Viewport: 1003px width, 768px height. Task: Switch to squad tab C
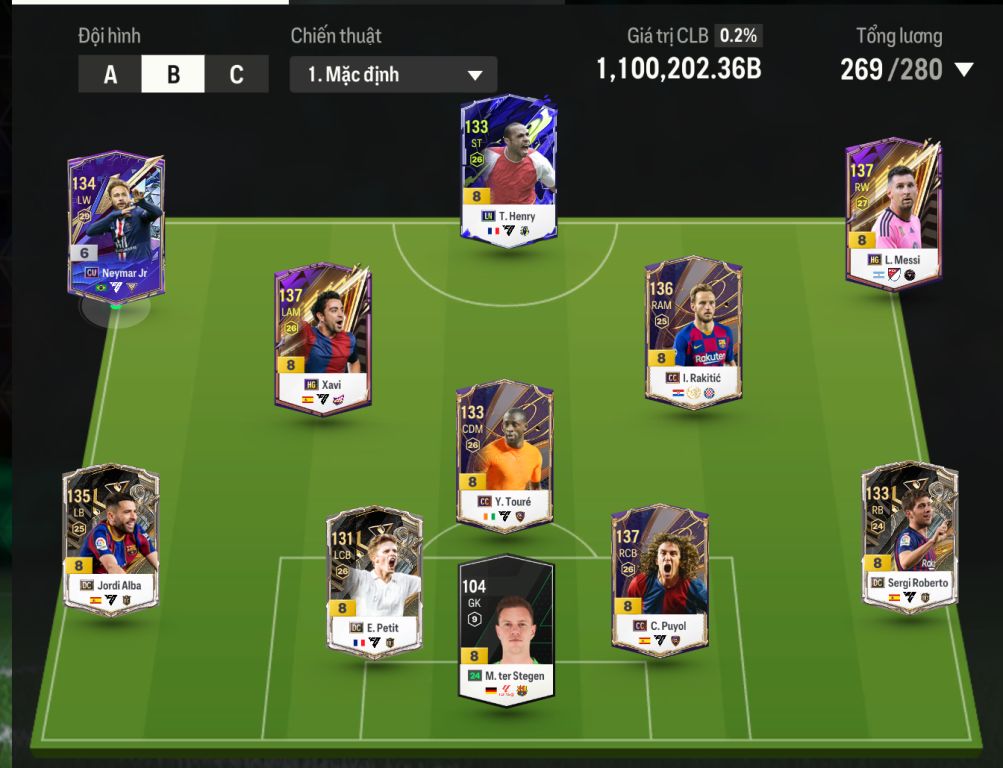click(x=236, y=75)
